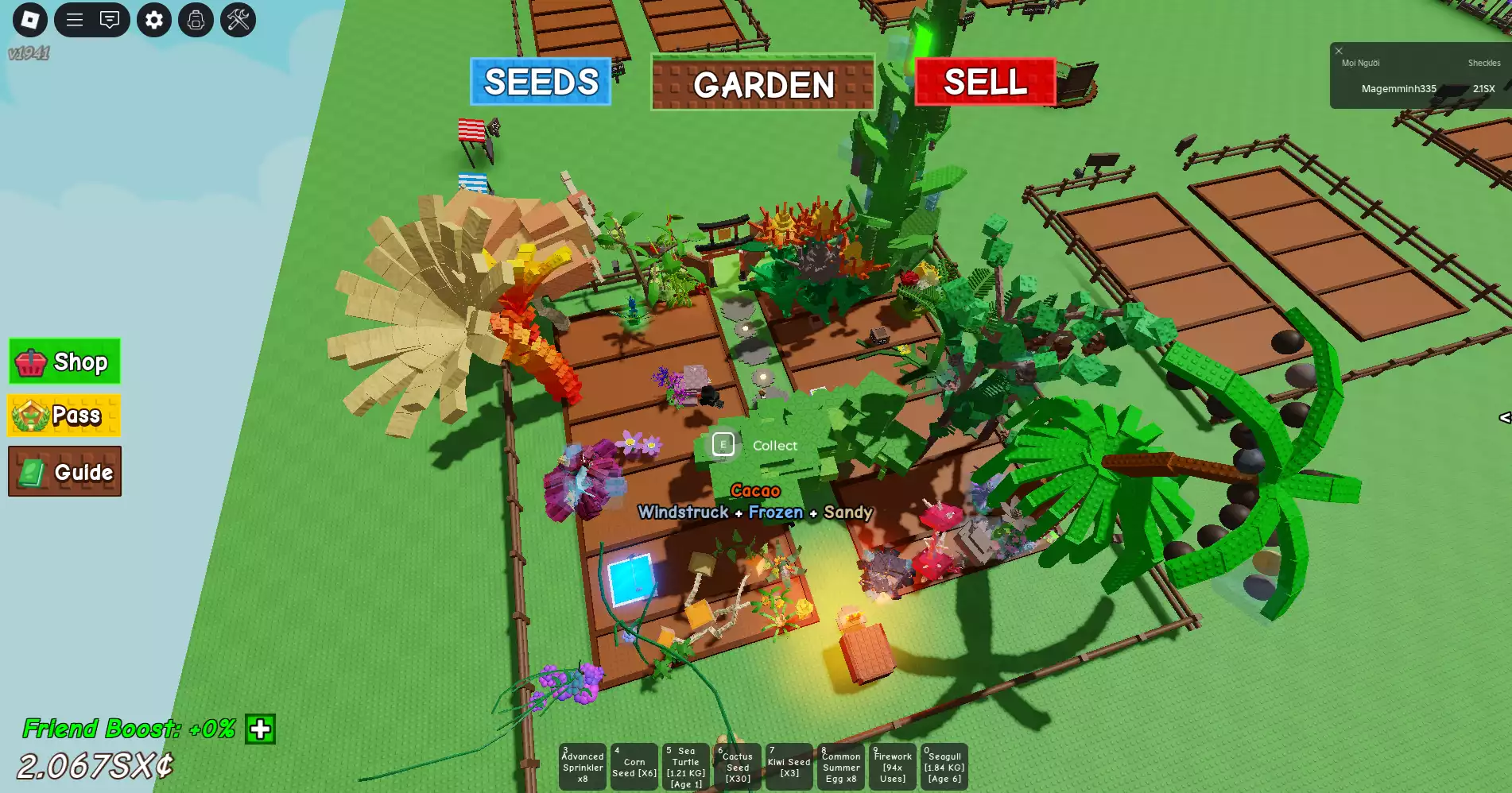
Task: Teleport using the blue SEEDS button
Action: [541, 82]
